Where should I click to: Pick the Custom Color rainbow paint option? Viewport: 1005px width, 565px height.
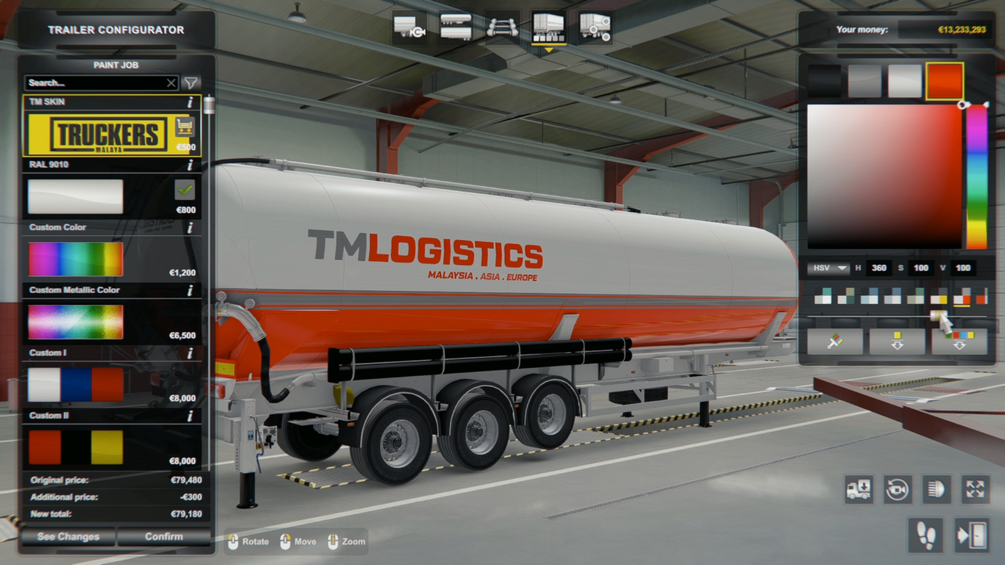(x=76, y=259)
